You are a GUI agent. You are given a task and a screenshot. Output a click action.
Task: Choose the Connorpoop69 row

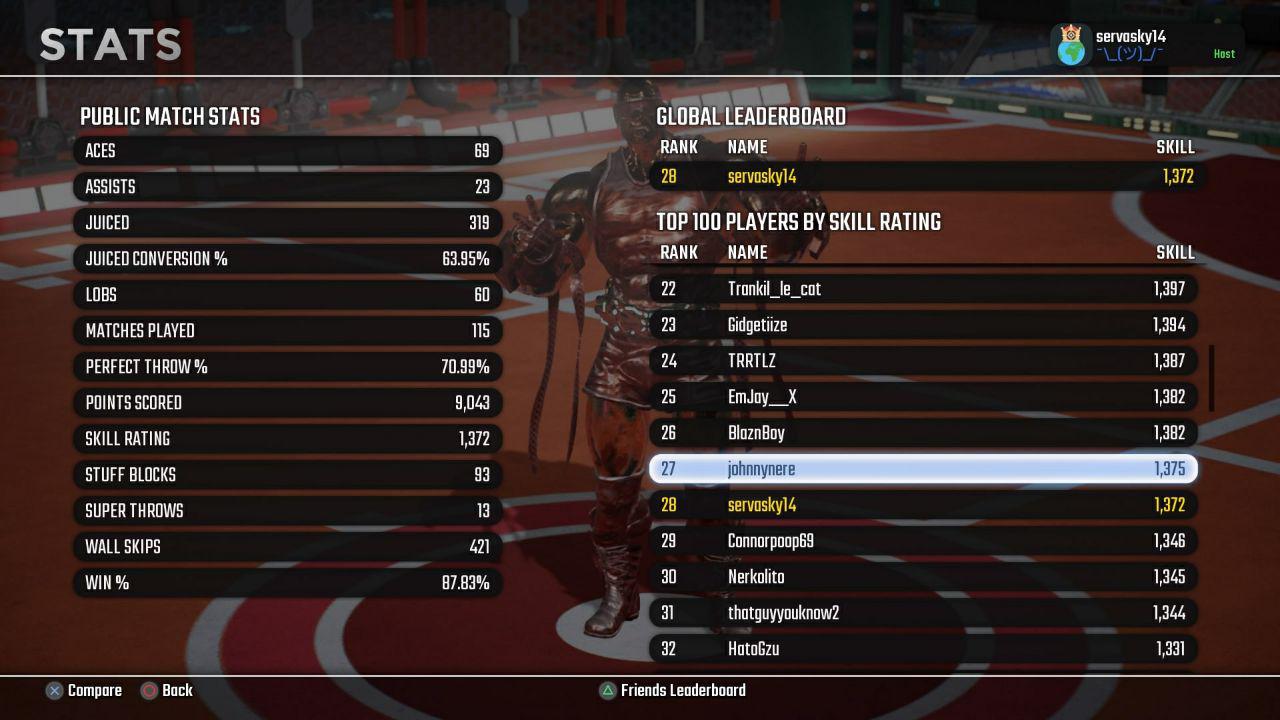(x=922, y=541)
